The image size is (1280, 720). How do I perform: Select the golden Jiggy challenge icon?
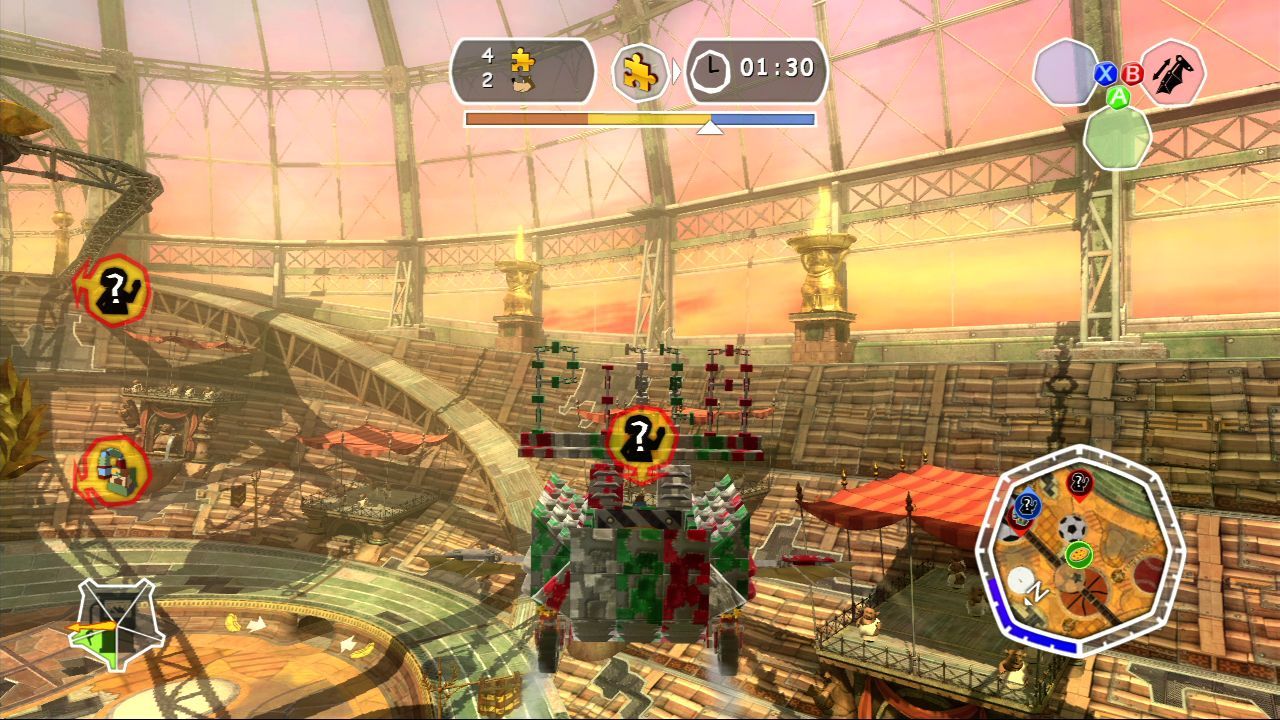[640, 72]
